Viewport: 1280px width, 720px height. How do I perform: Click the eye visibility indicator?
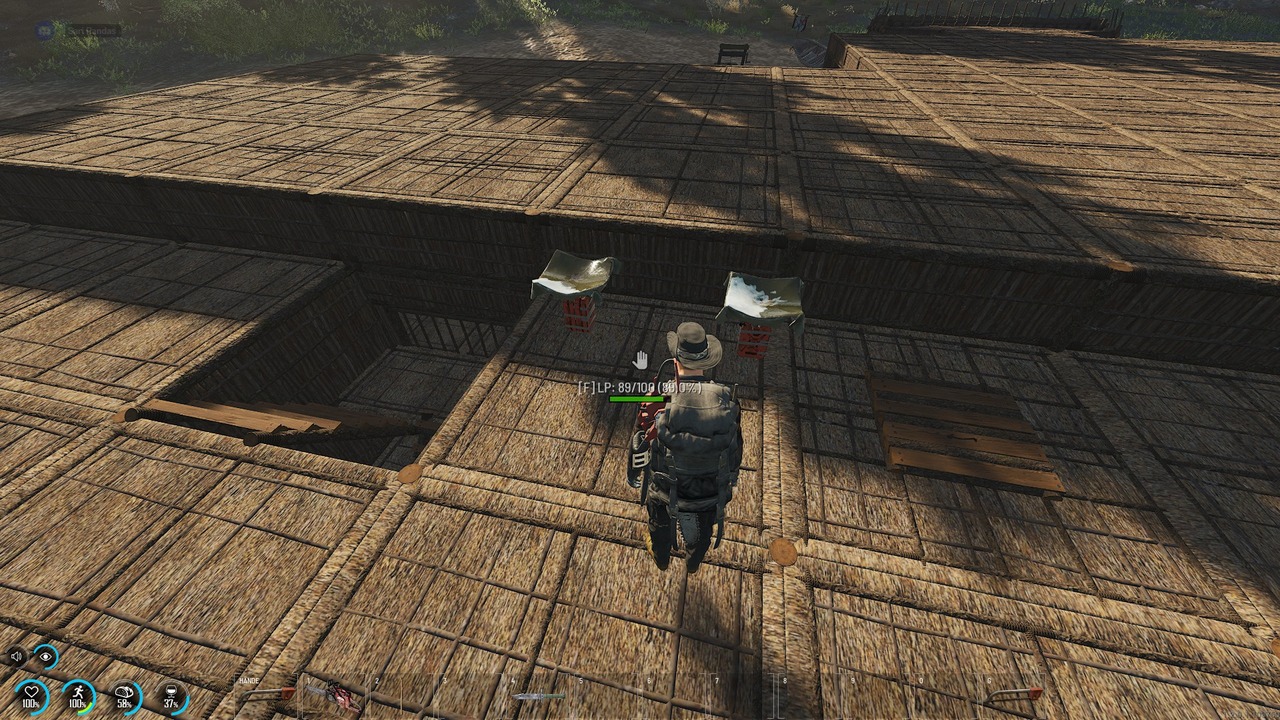46,657
